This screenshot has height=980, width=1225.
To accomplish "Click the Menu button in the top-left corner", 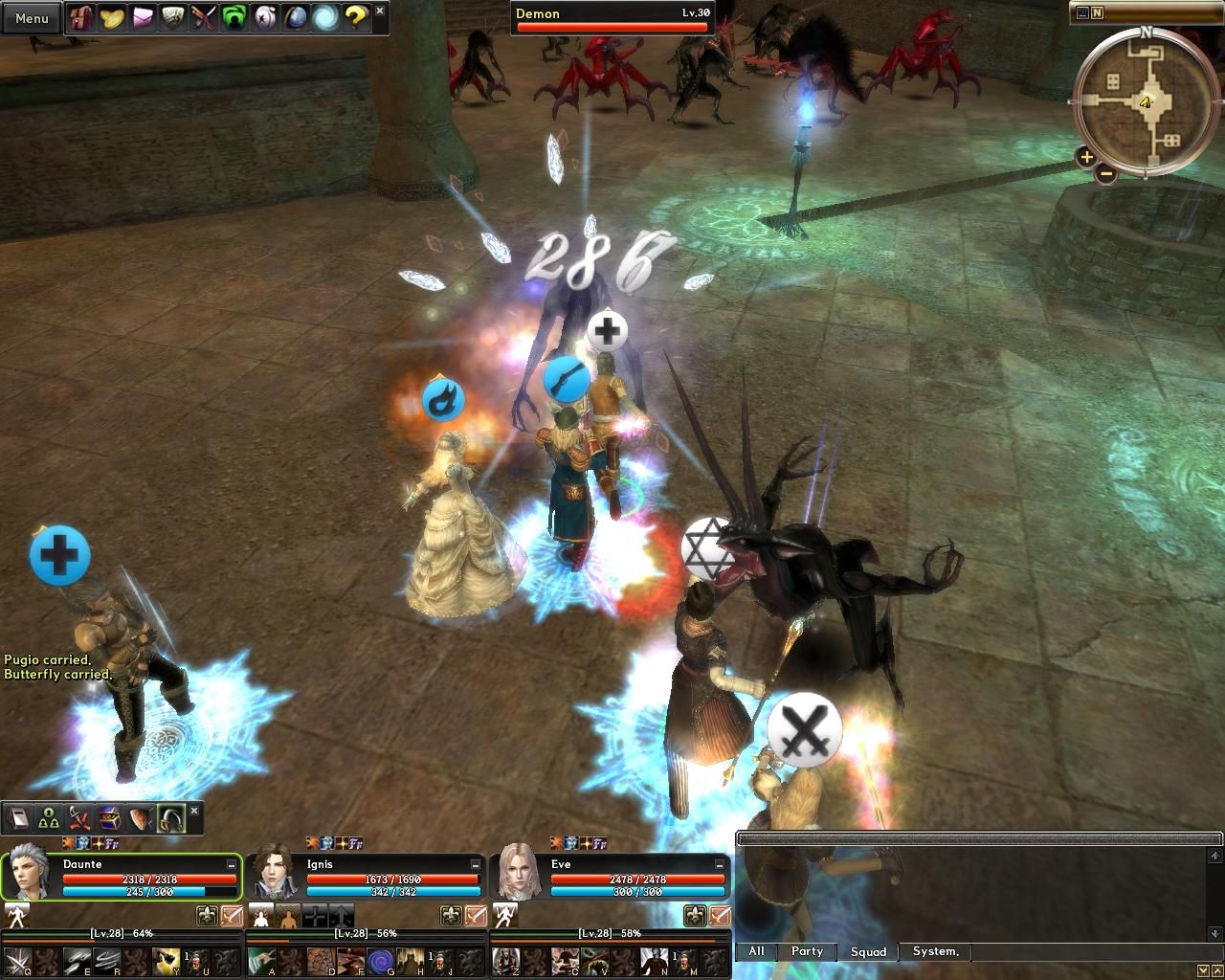I will click(30, 17).
